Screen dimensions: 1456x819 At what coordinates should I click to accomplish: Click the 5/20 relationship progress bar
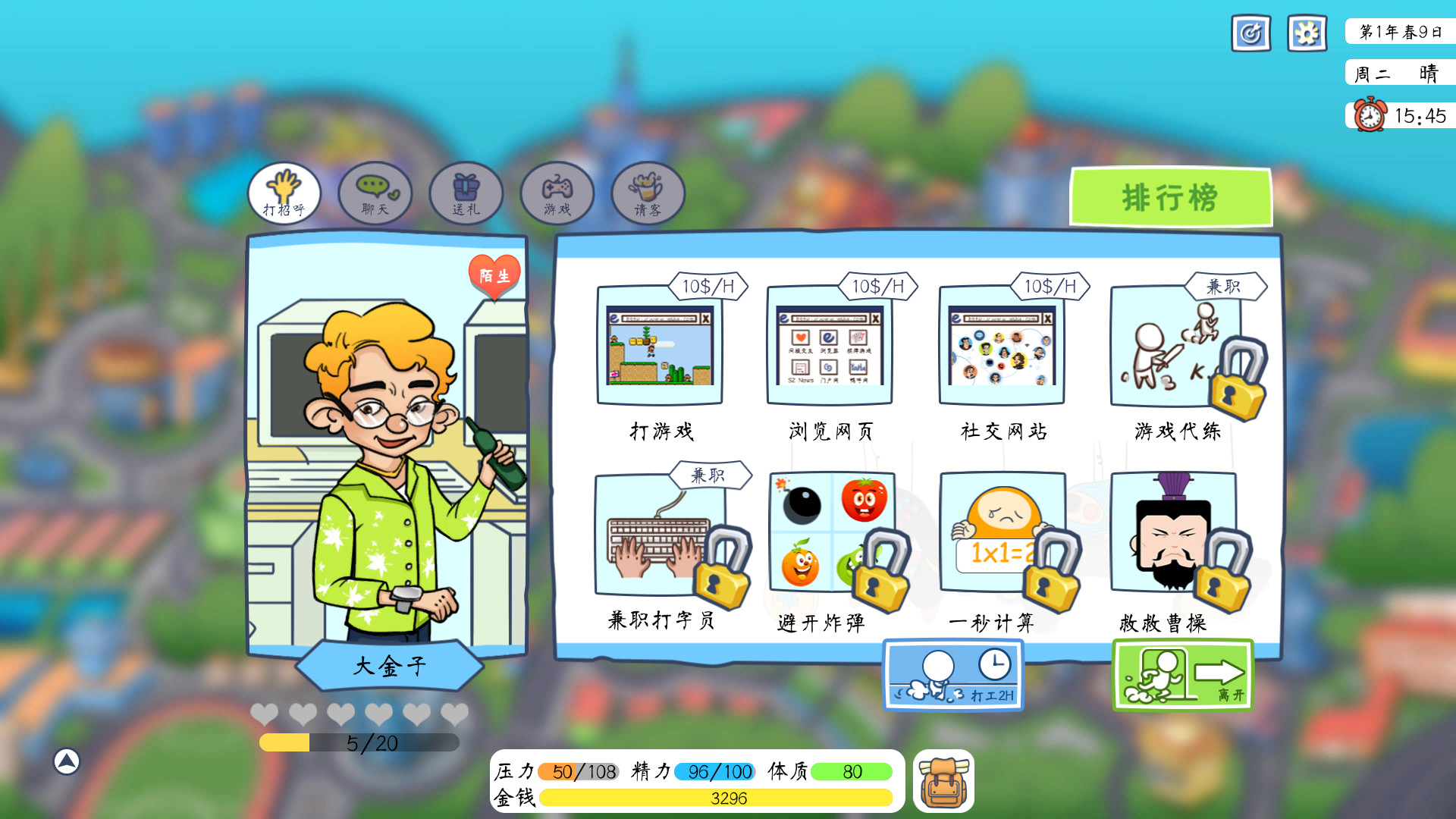pyautogui.click(x=359, y=744)
